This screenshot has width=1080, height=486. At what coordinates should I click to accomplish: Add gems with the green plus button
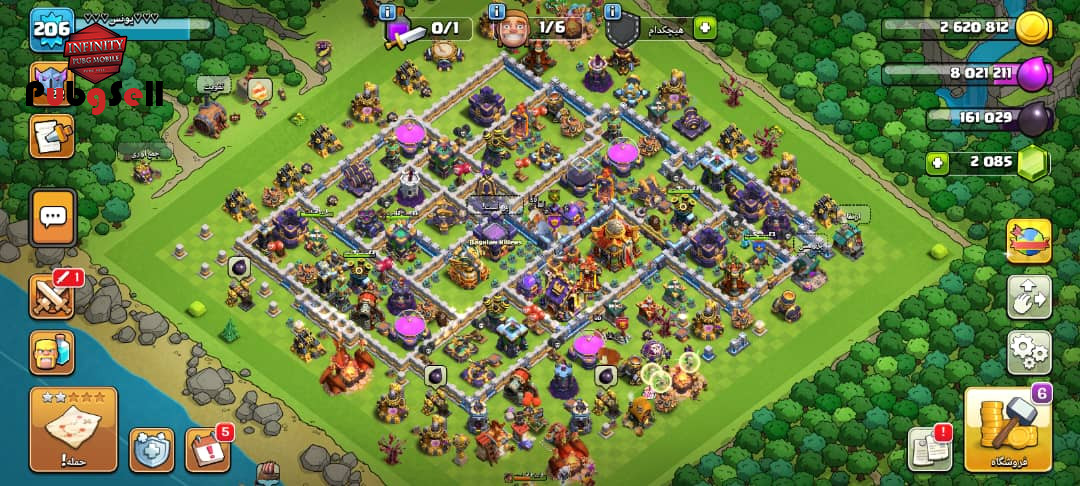[x=937, y=162]
